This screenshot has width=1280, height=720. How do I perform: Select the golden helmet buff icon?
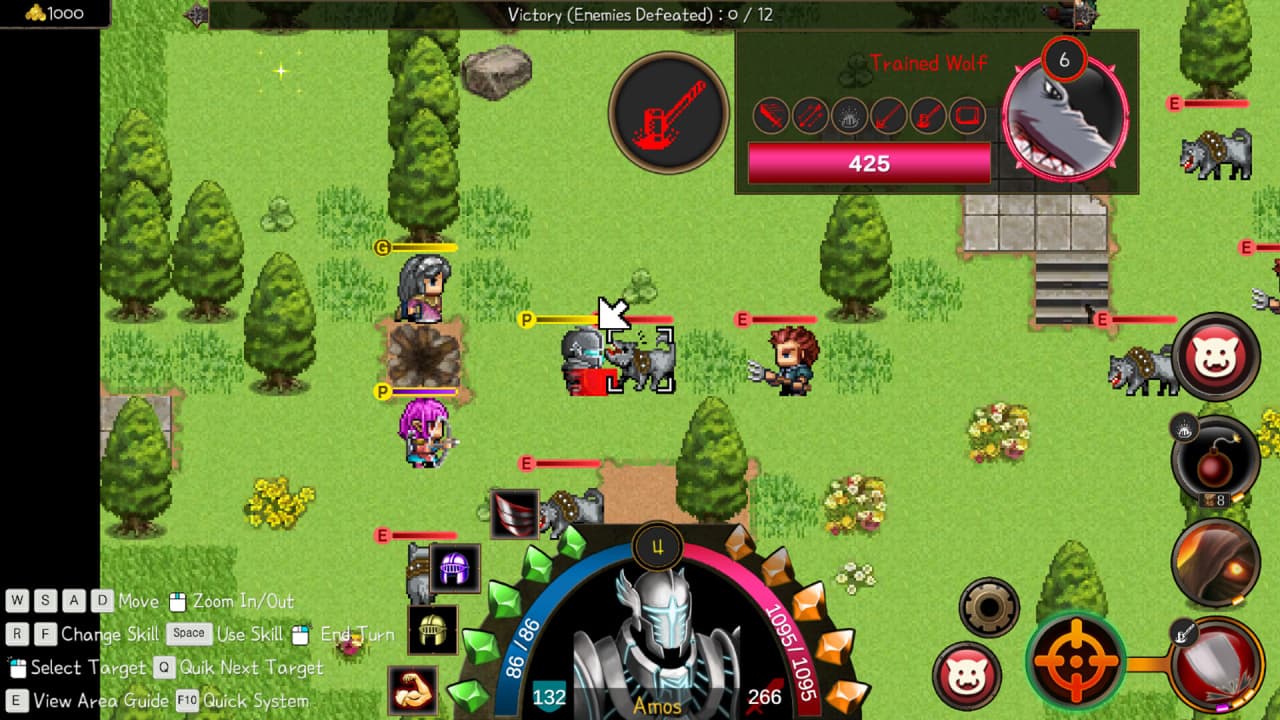(433, 629)
